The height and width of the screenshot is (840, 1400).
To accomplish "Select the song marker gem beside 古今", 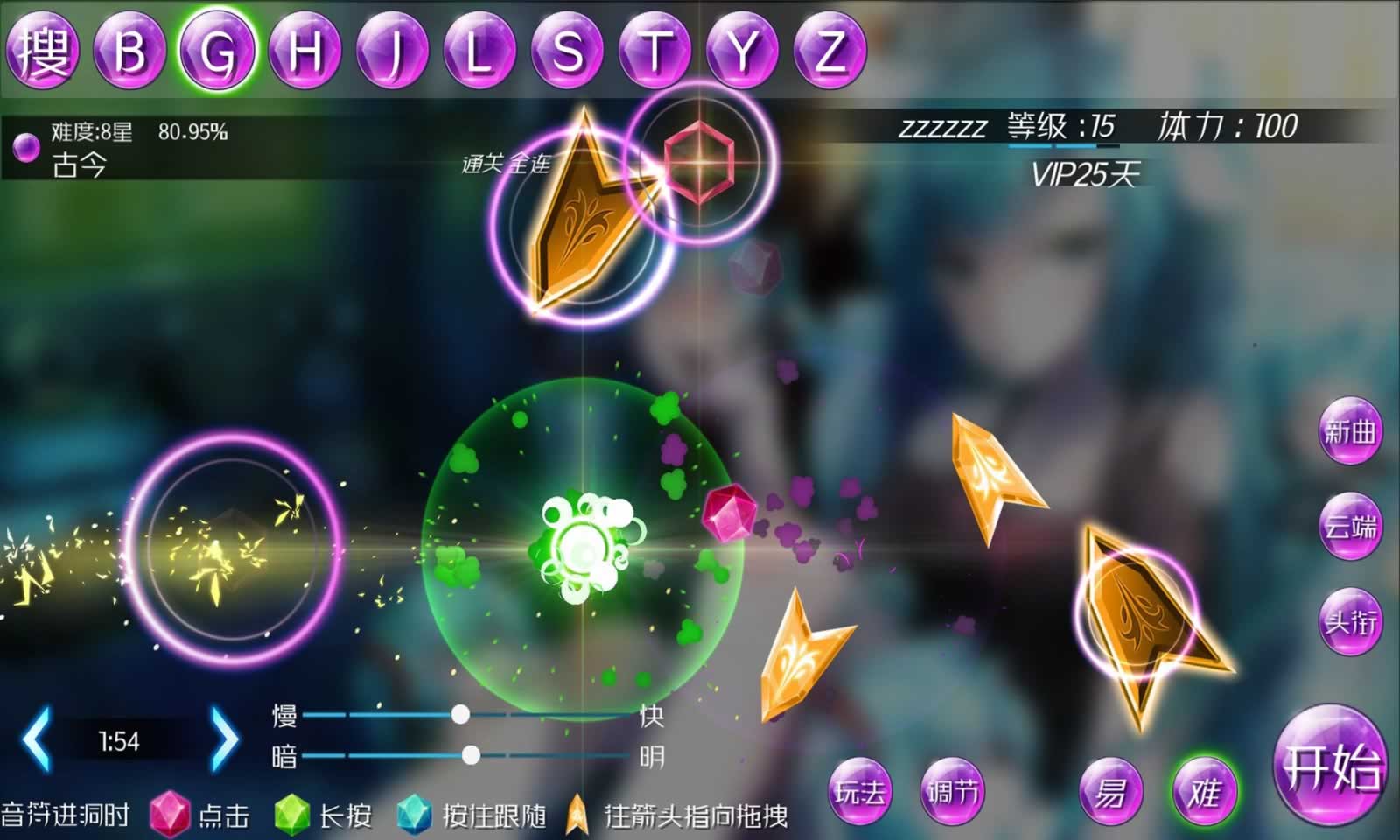I will point(29,148).
